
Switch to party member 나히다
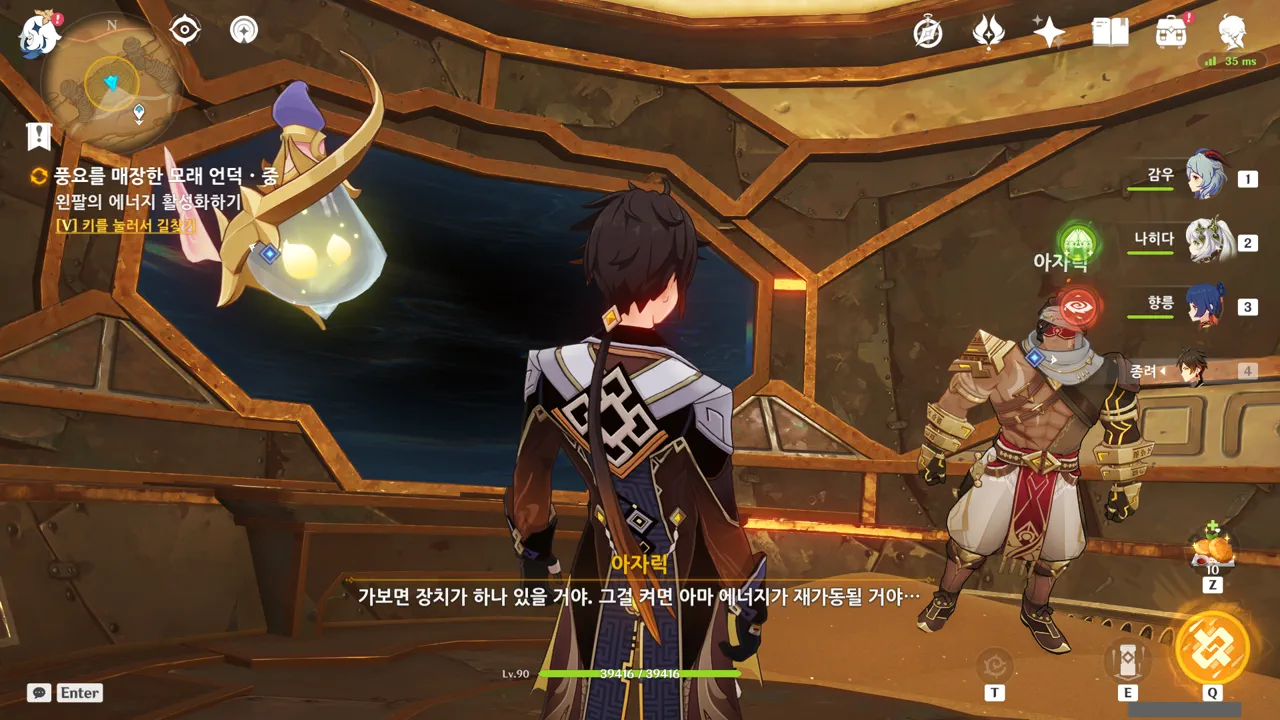[x=1205, y=241]
